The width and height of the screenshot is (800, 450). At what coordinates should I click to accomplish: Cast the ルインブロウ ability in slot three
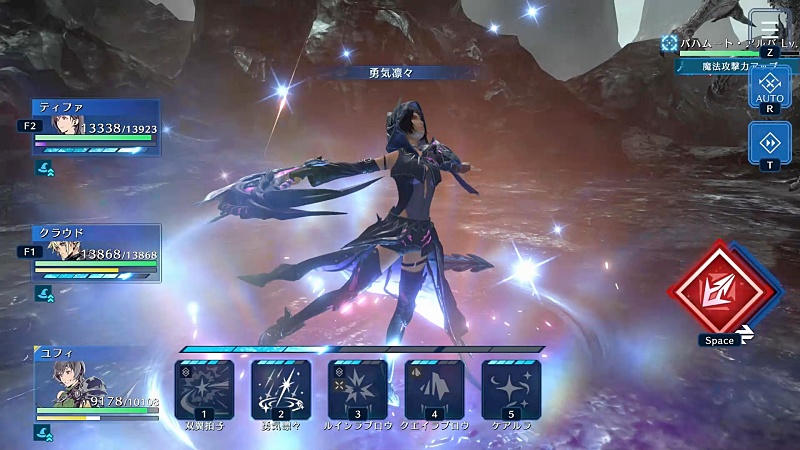358,390
